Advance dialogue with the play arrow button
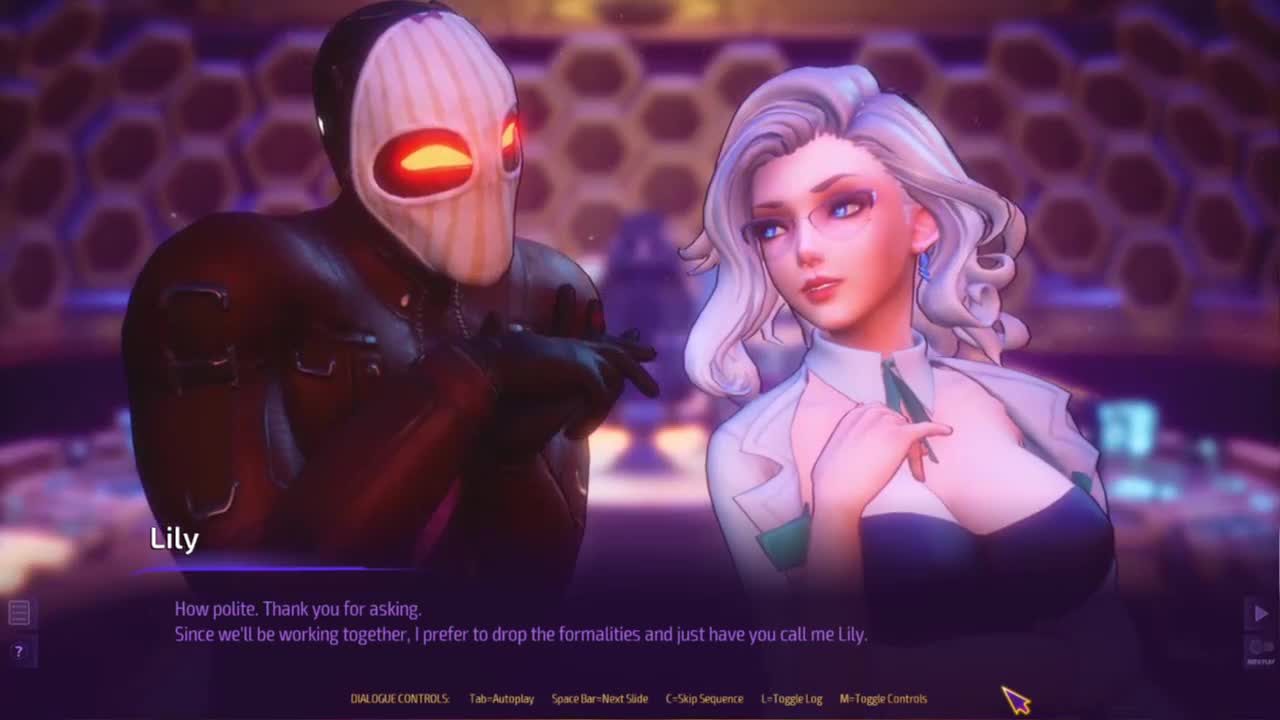 tap(1260, 613)
